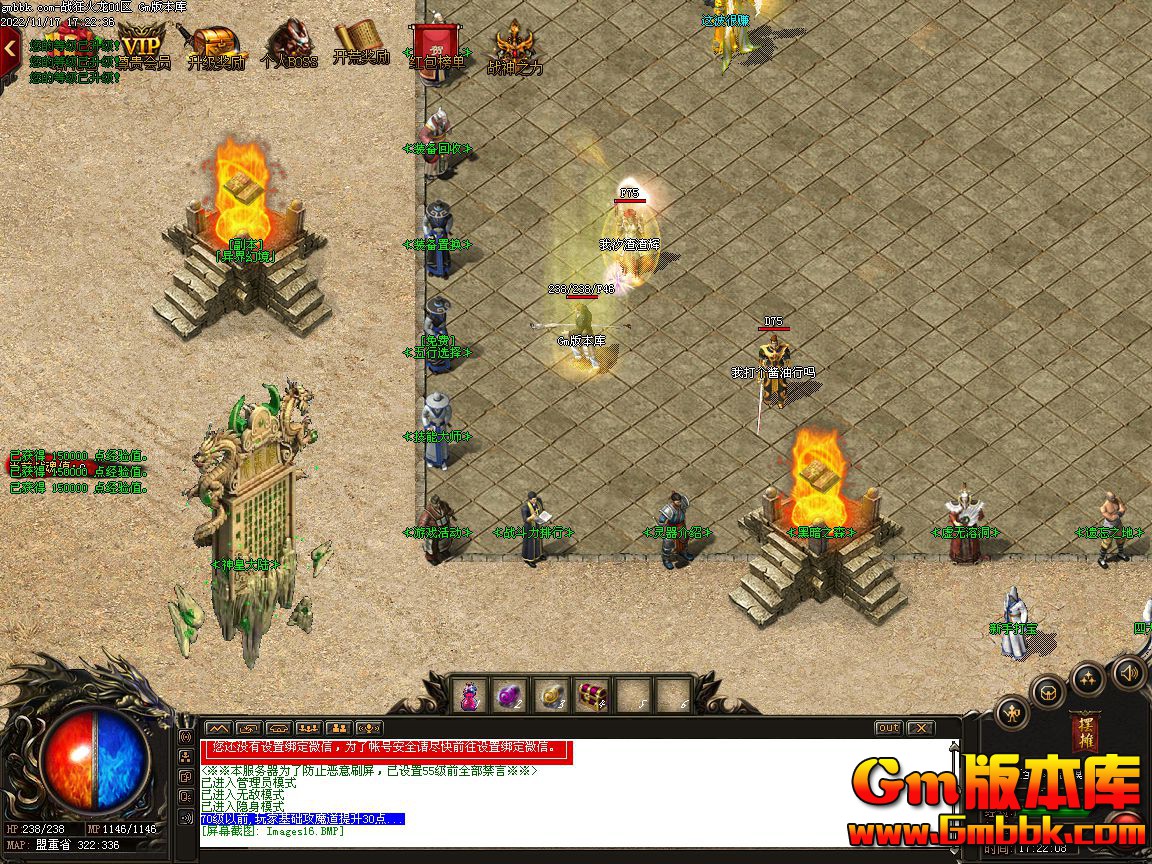Open the skills panel with three stars button
This screenshot has height=864, width=1152.
pos(1089,680)
